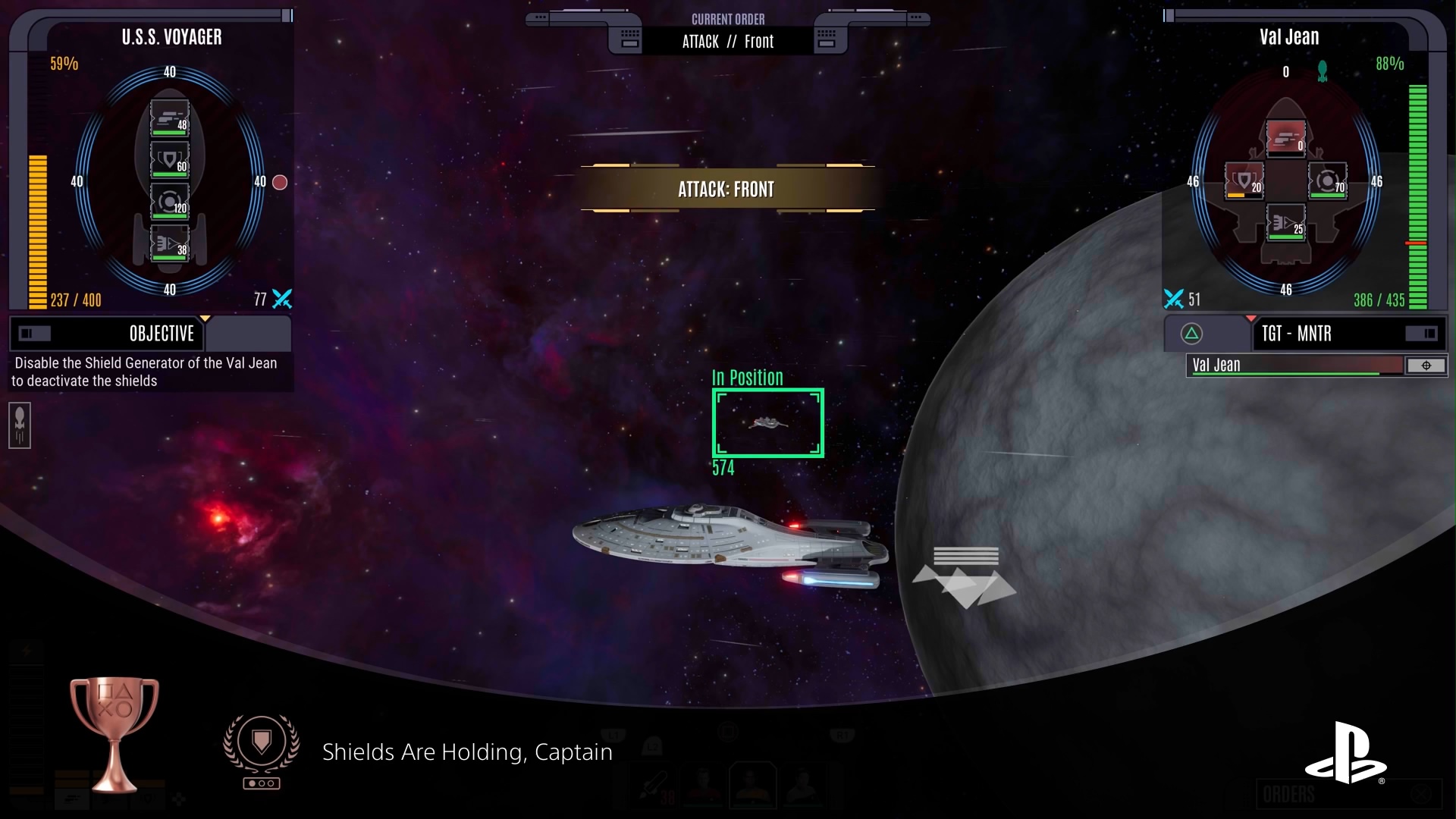Open the Shields Are Holding trophy notification

[x=466, y=752]
